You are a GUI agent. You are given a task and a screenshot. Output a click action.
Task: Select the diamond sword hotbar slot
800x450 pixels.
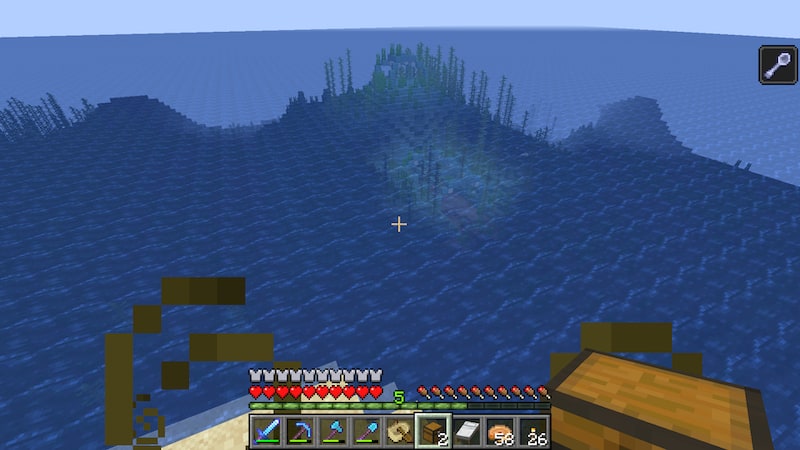click(x=266, y=431)
